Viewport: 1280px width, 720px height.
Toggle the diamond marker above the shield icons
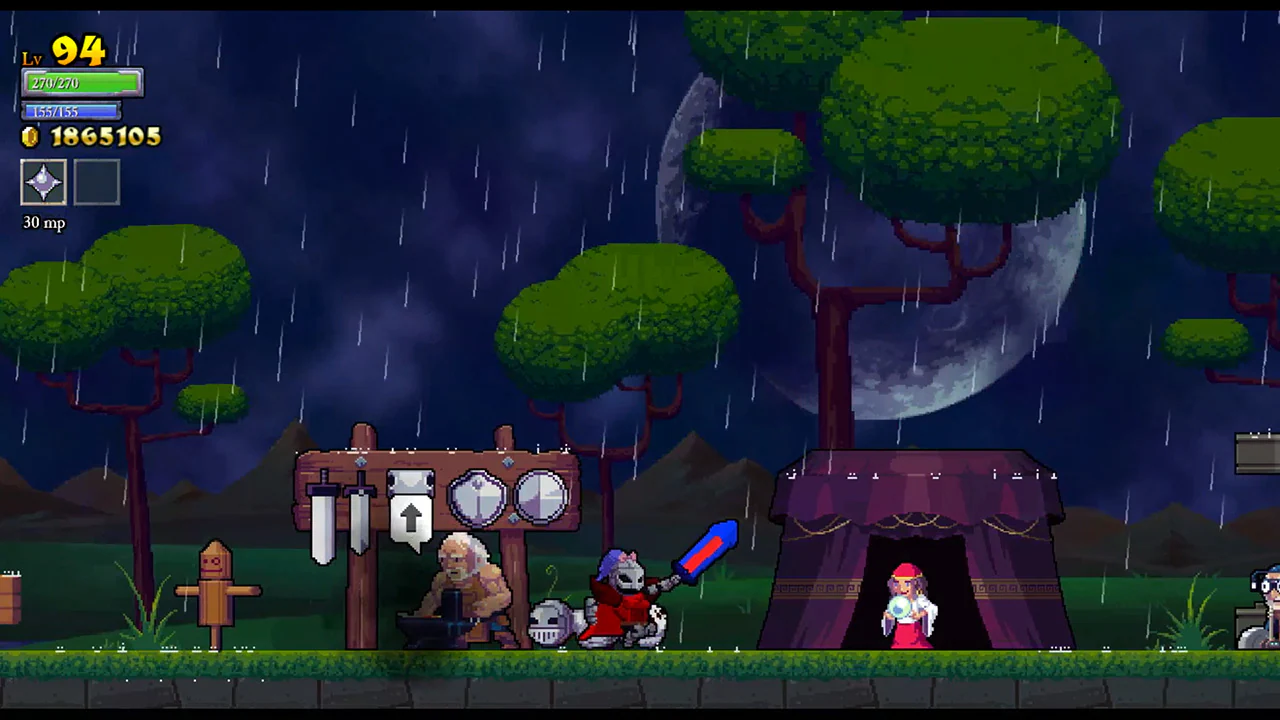(508, 461)
